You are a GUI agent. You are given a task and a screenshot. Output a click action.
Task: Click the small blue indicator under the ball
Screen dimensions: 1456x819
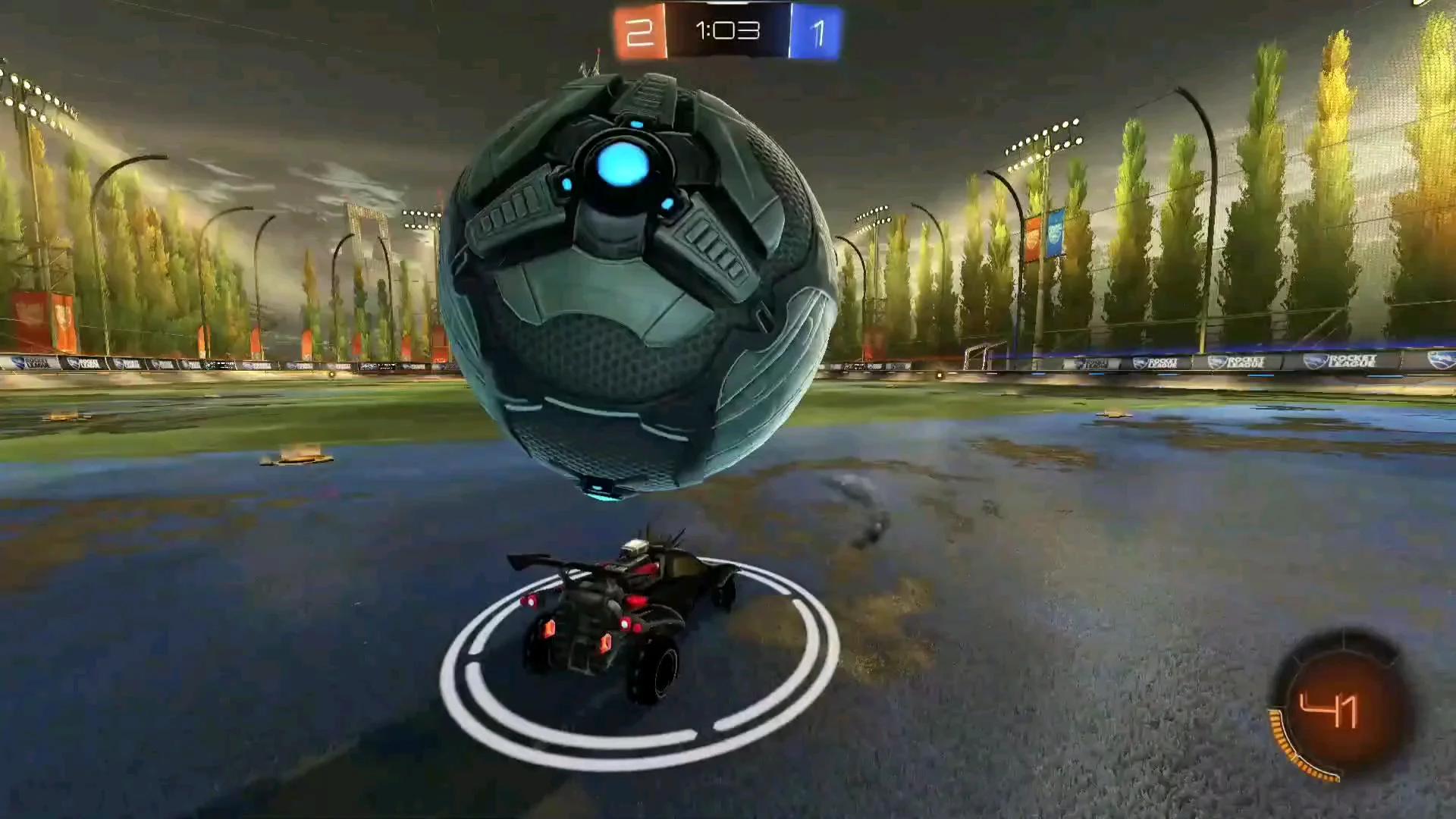coord(601,494)
